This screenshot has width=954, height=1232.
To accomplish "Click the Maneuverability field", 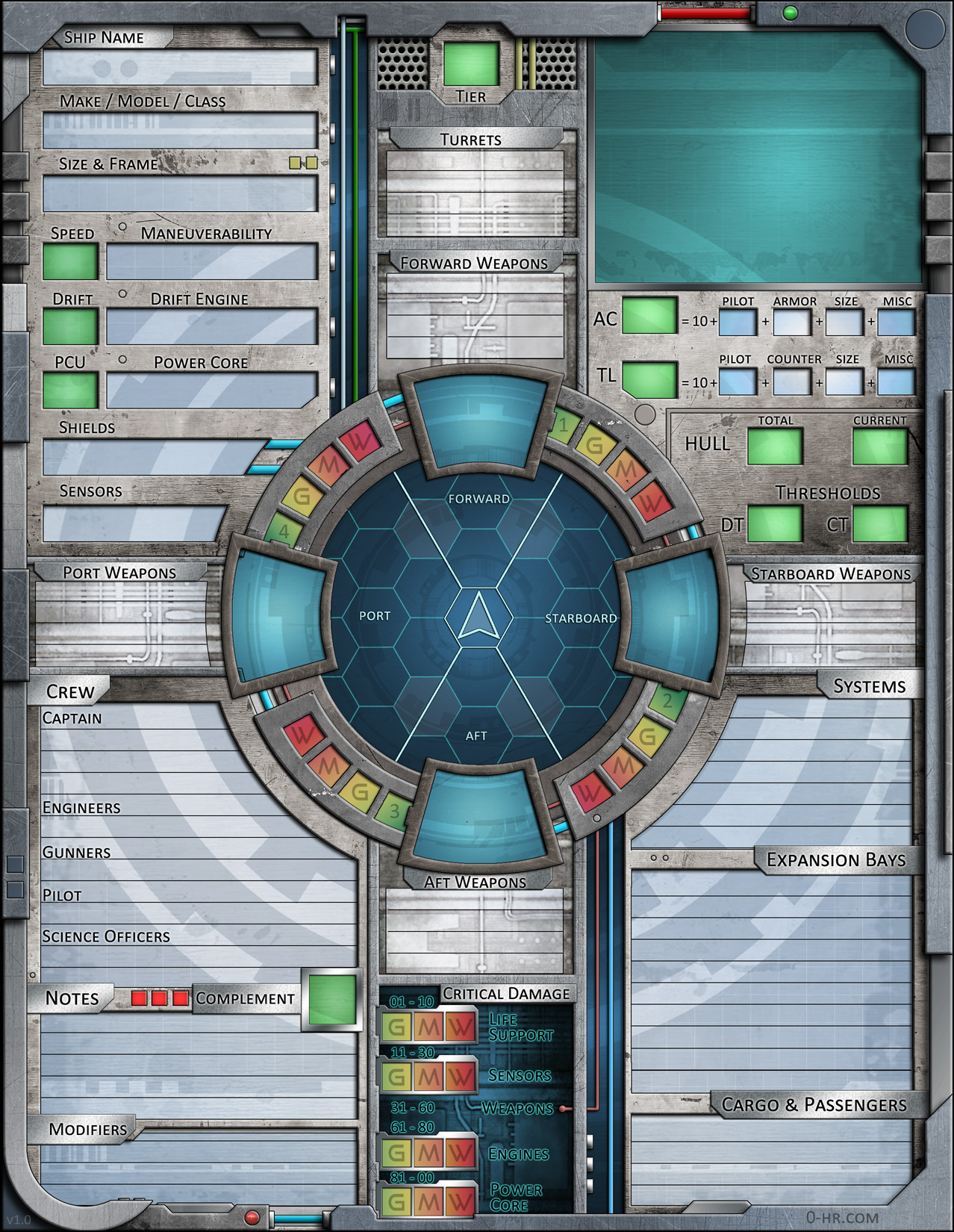I will (x=212, y=262).
